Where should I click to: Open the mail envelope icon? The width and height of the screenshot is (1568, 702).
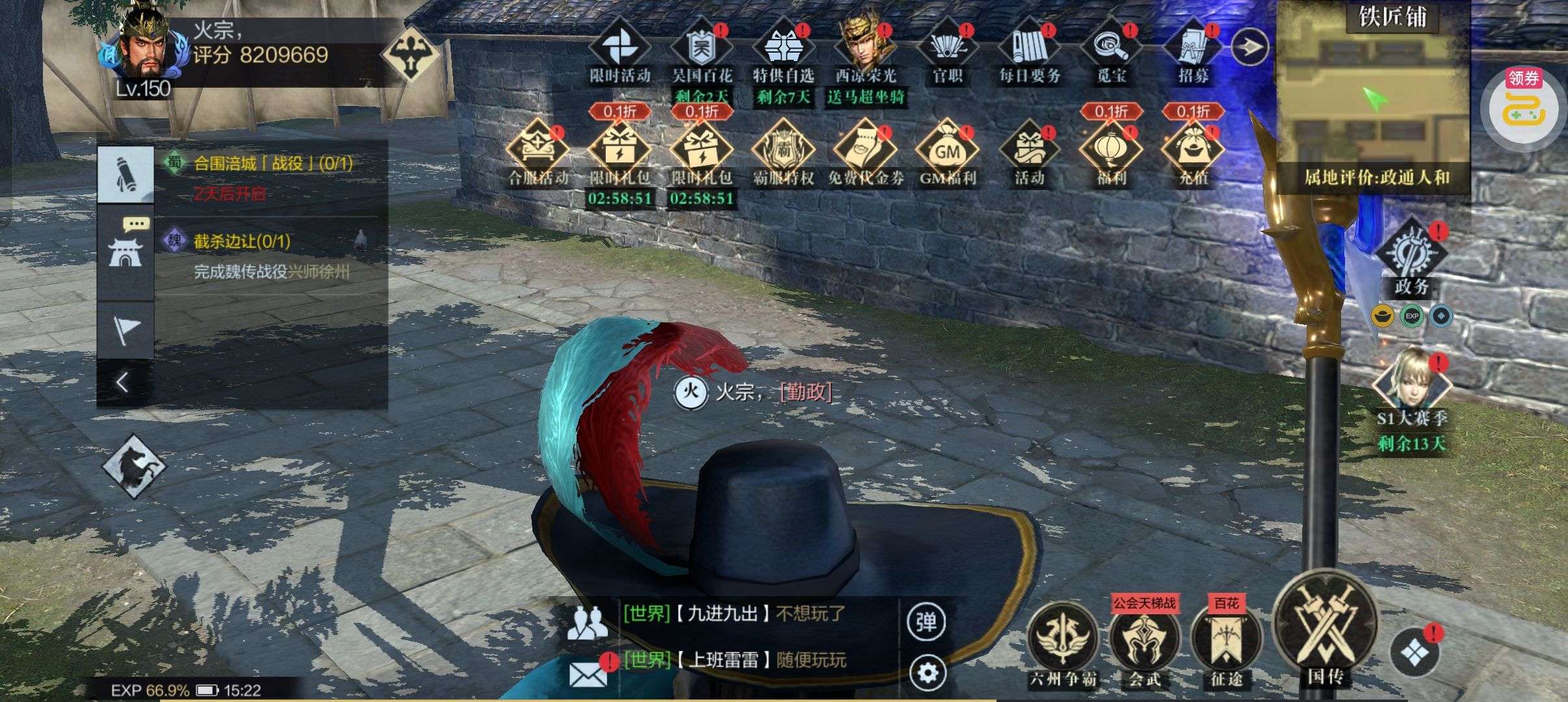[588, 673]
